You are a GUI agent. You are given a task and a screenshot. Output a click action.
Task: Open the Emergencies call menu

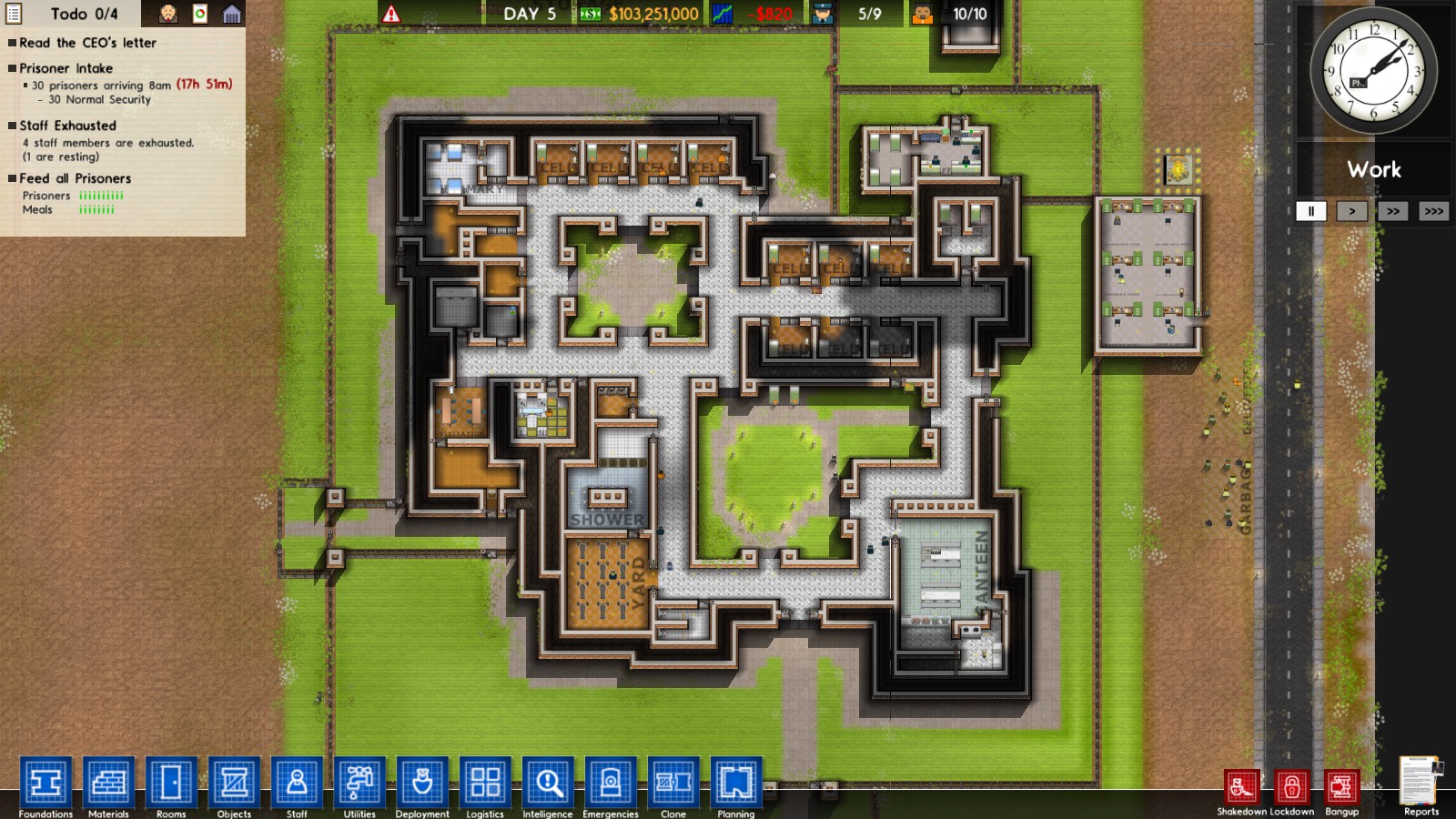click(x=610, y=781)
